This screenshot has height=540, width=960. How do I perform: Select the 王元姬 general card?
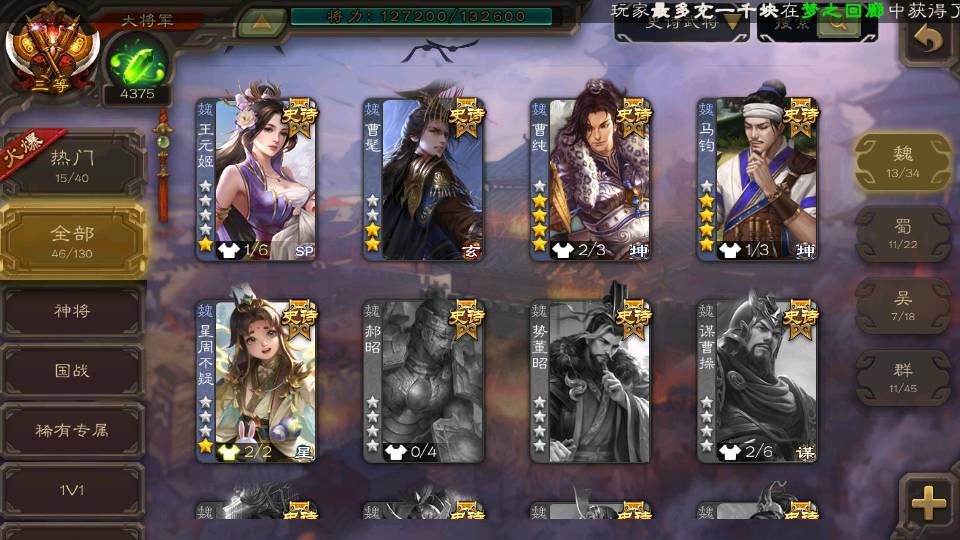tap(256, 179)
